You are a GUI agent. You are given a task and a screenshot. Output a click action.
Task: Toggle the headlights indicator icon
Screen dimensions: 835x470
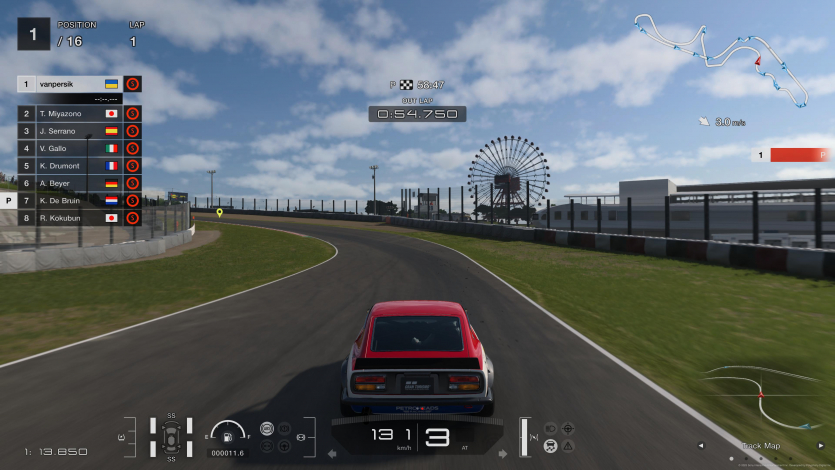(x=550, y=428)
